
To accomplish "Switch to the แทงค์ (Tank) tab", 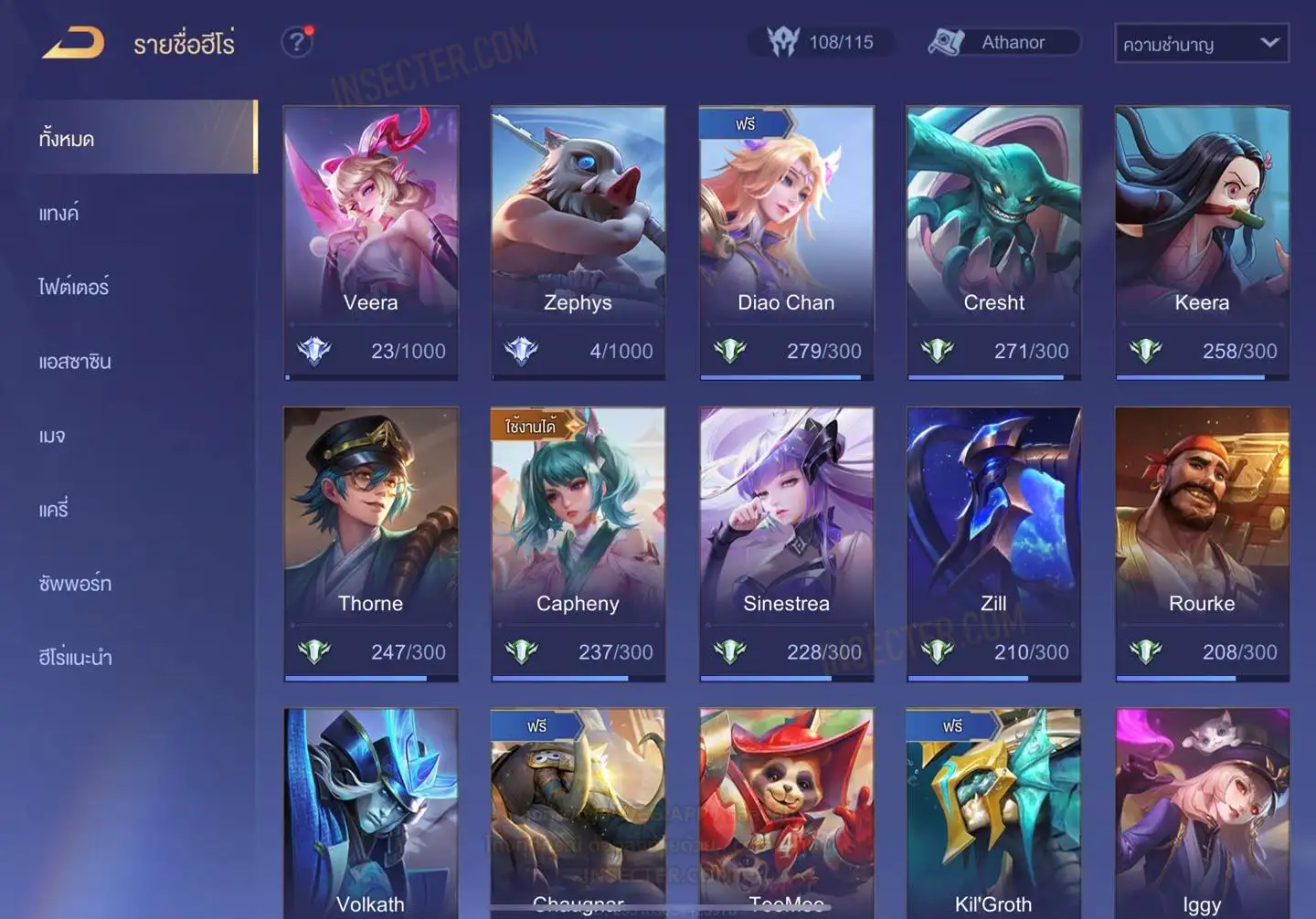I will [59, 213].
